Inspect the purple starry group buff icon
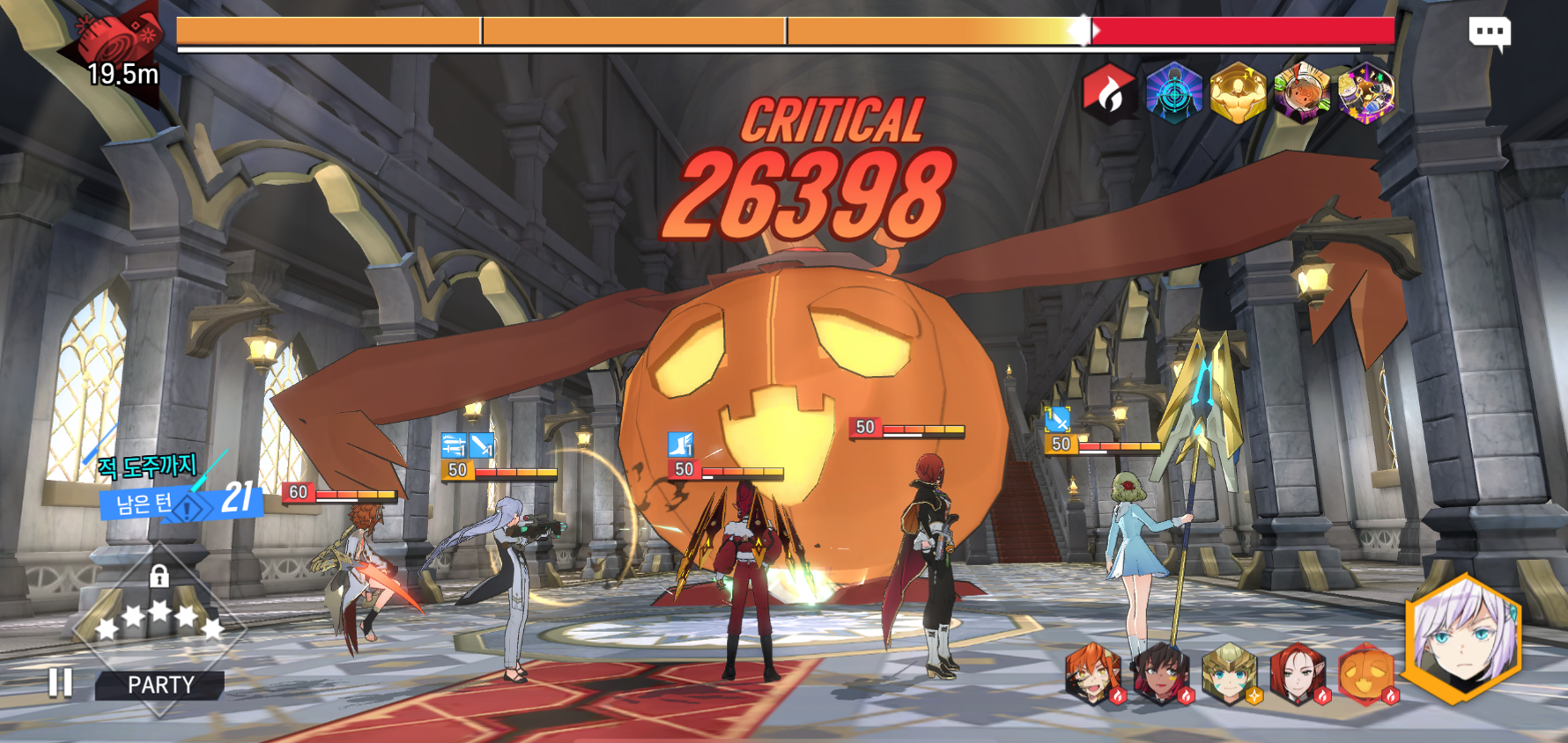The height and width of the screenshot is (743, 1568). coord(1366,92)
